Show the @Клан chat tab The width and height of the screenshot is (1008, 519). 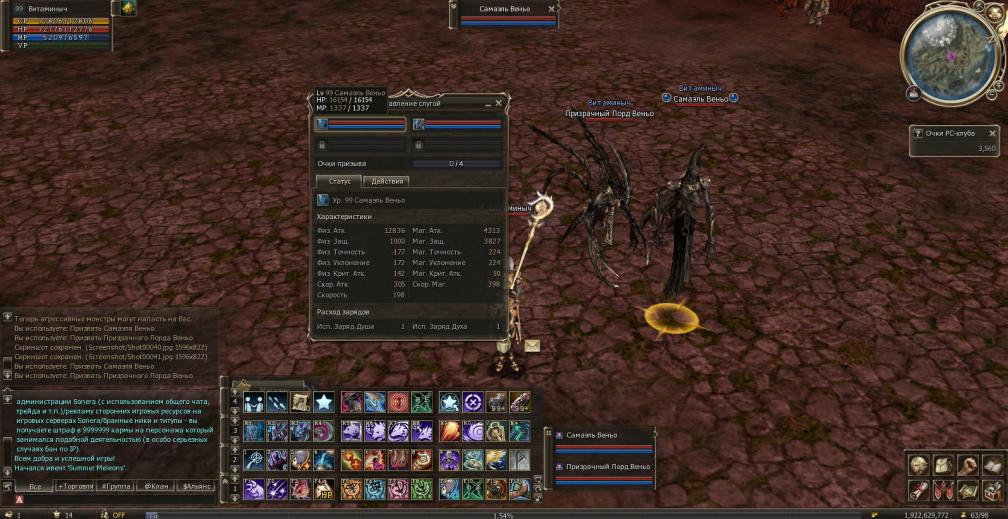[155, 486]
